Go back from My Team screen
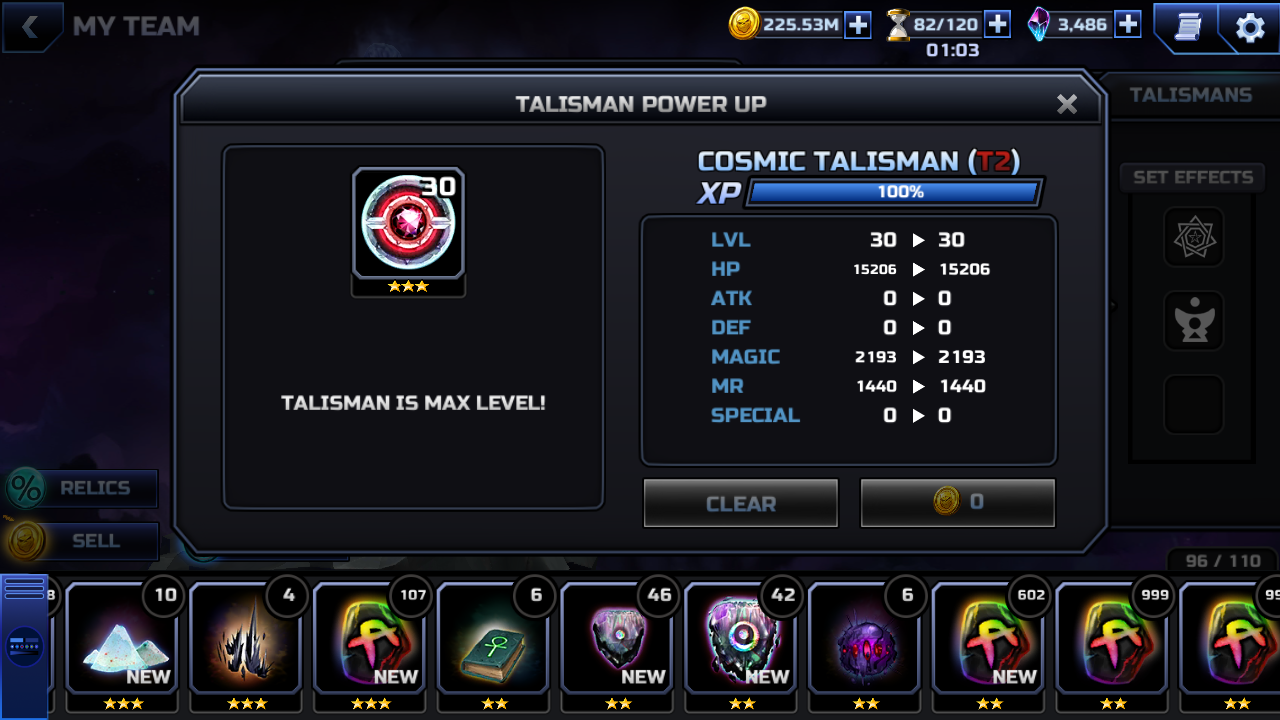The image size is (1280, 720). point(31,27)
